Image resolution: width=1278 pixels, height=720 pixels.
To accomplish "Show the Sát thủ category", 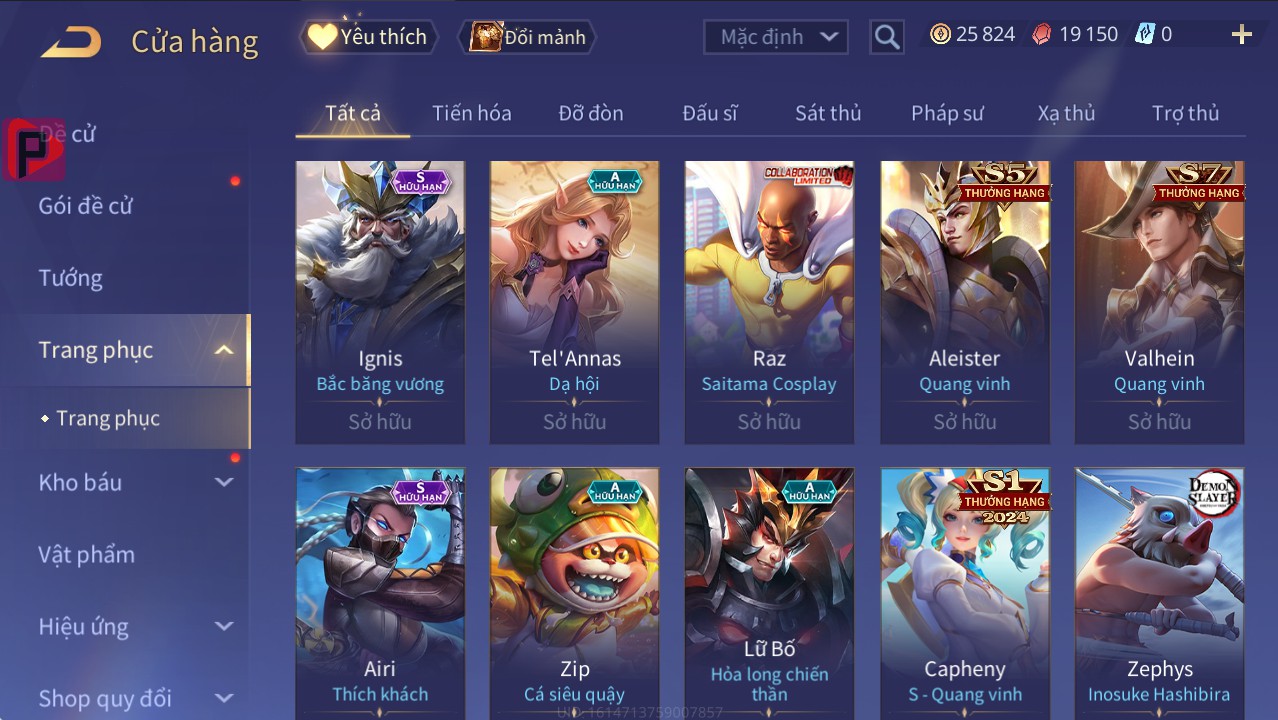I will (x=827, y=113).
